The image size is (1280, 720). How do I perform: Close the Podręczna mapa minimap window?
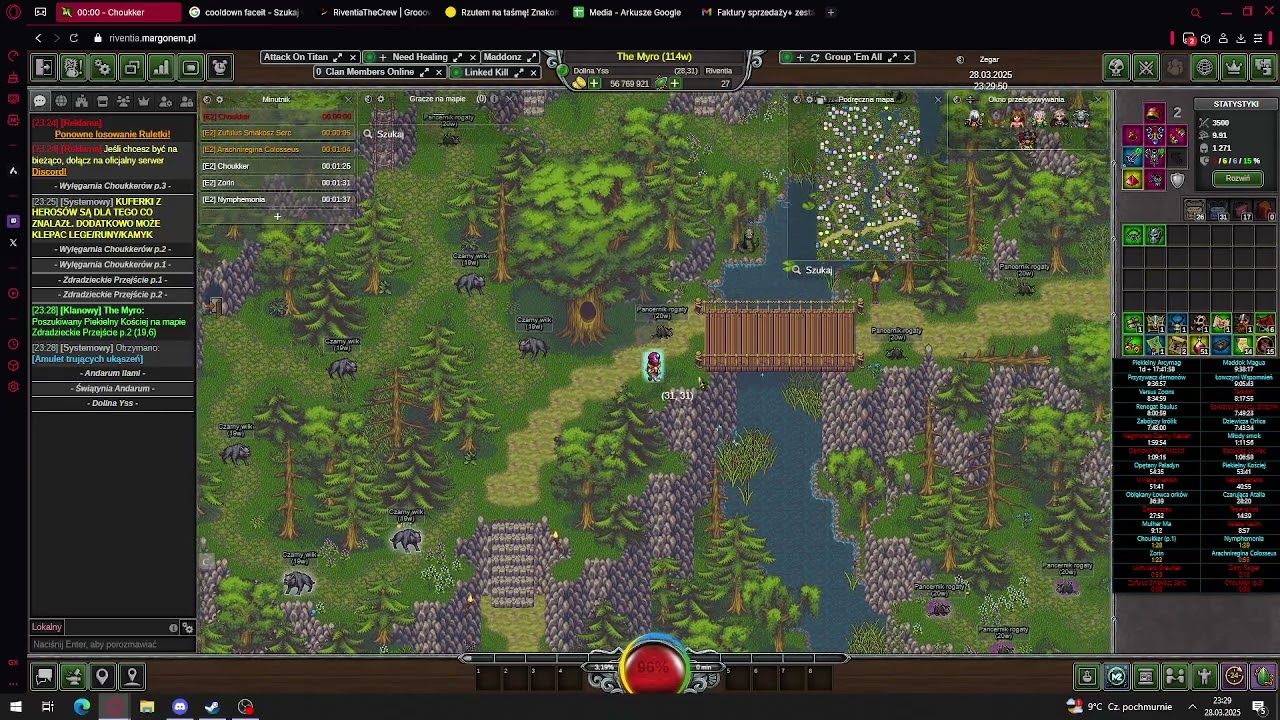[x=938, y=99]
